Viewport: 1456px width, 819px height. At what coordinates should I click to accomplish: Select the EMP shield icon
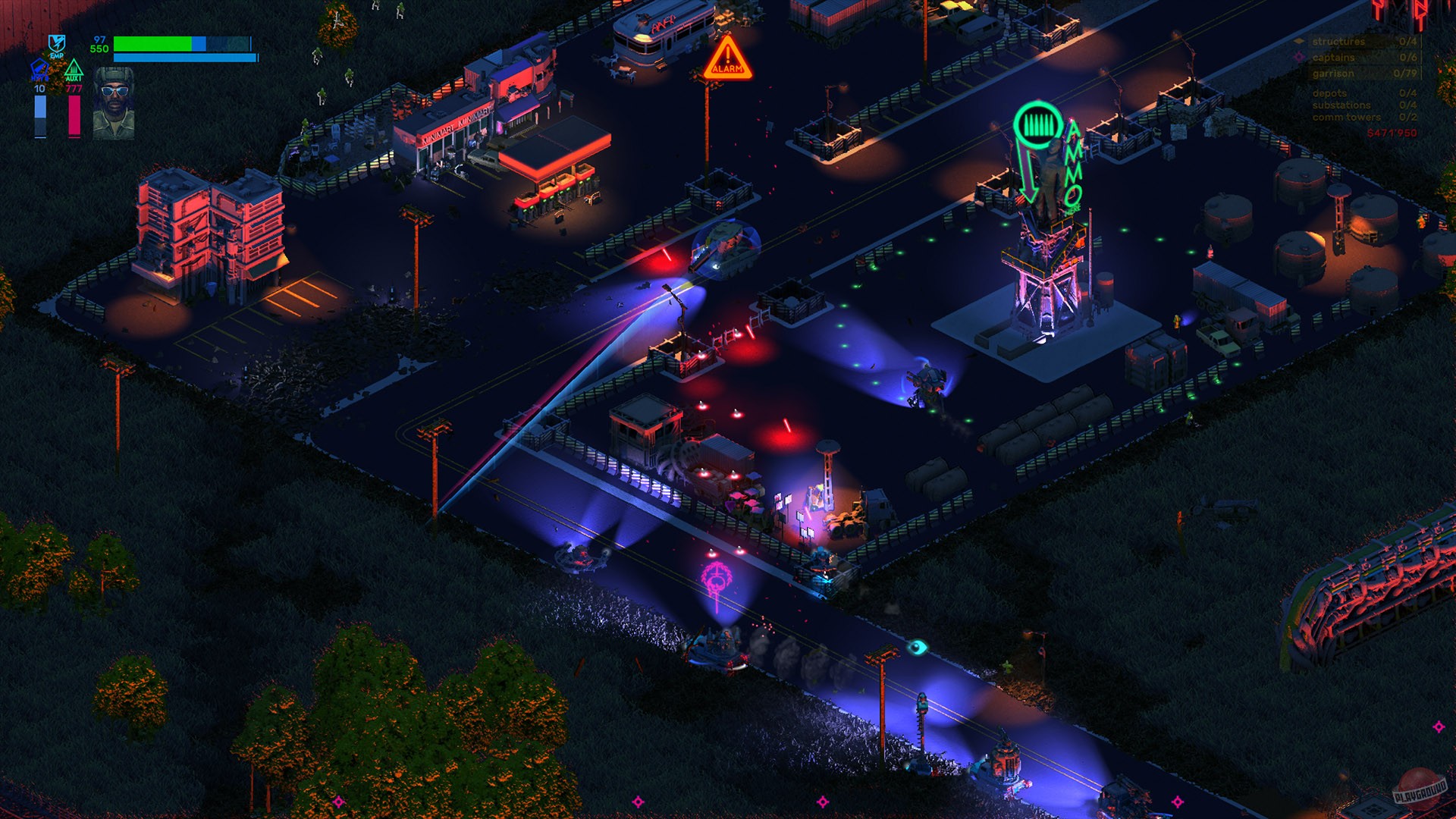pyautogui.click(x=57, y=44)
